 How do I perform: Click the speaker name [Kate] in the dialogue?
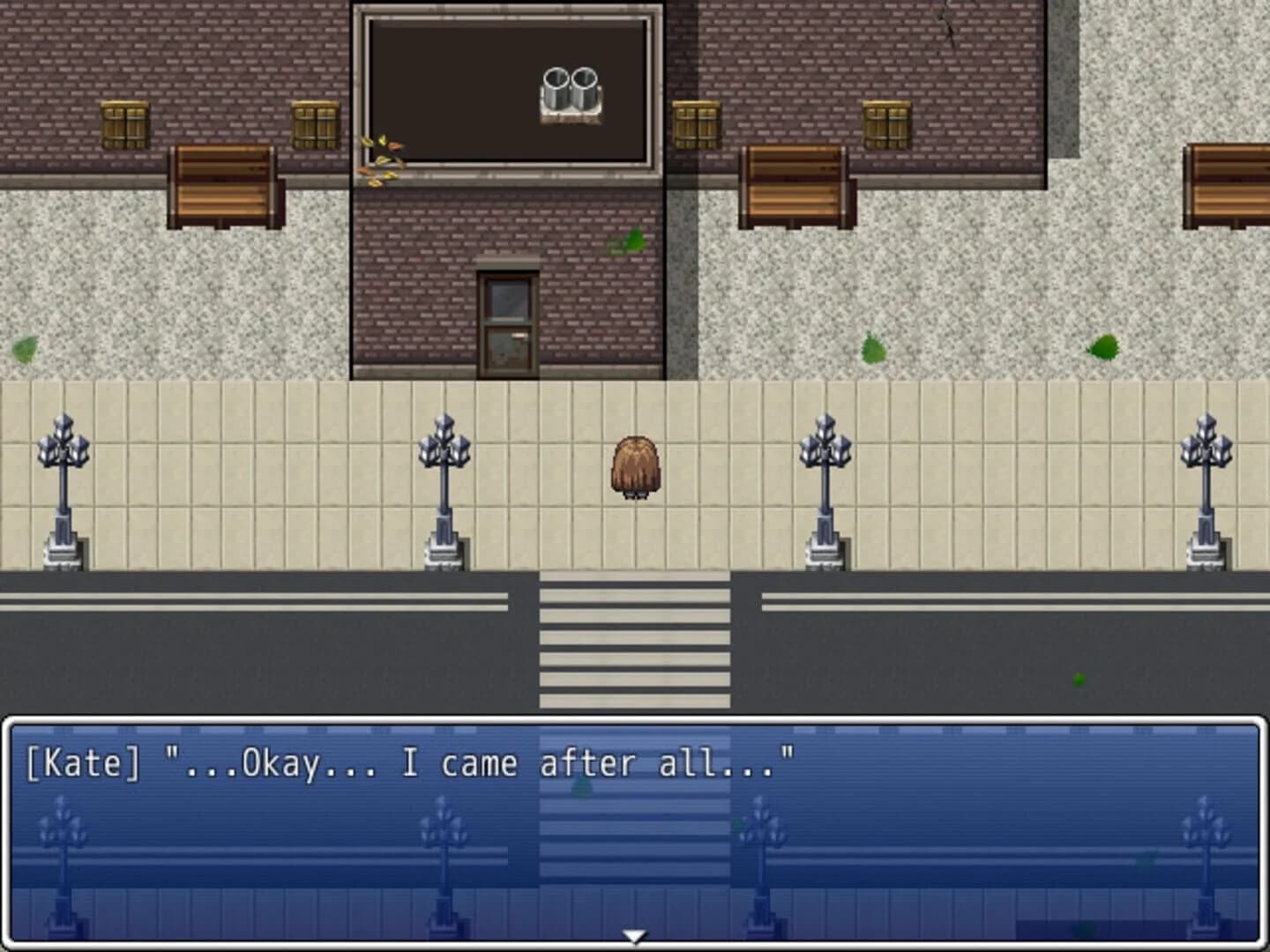coord(84,762)
